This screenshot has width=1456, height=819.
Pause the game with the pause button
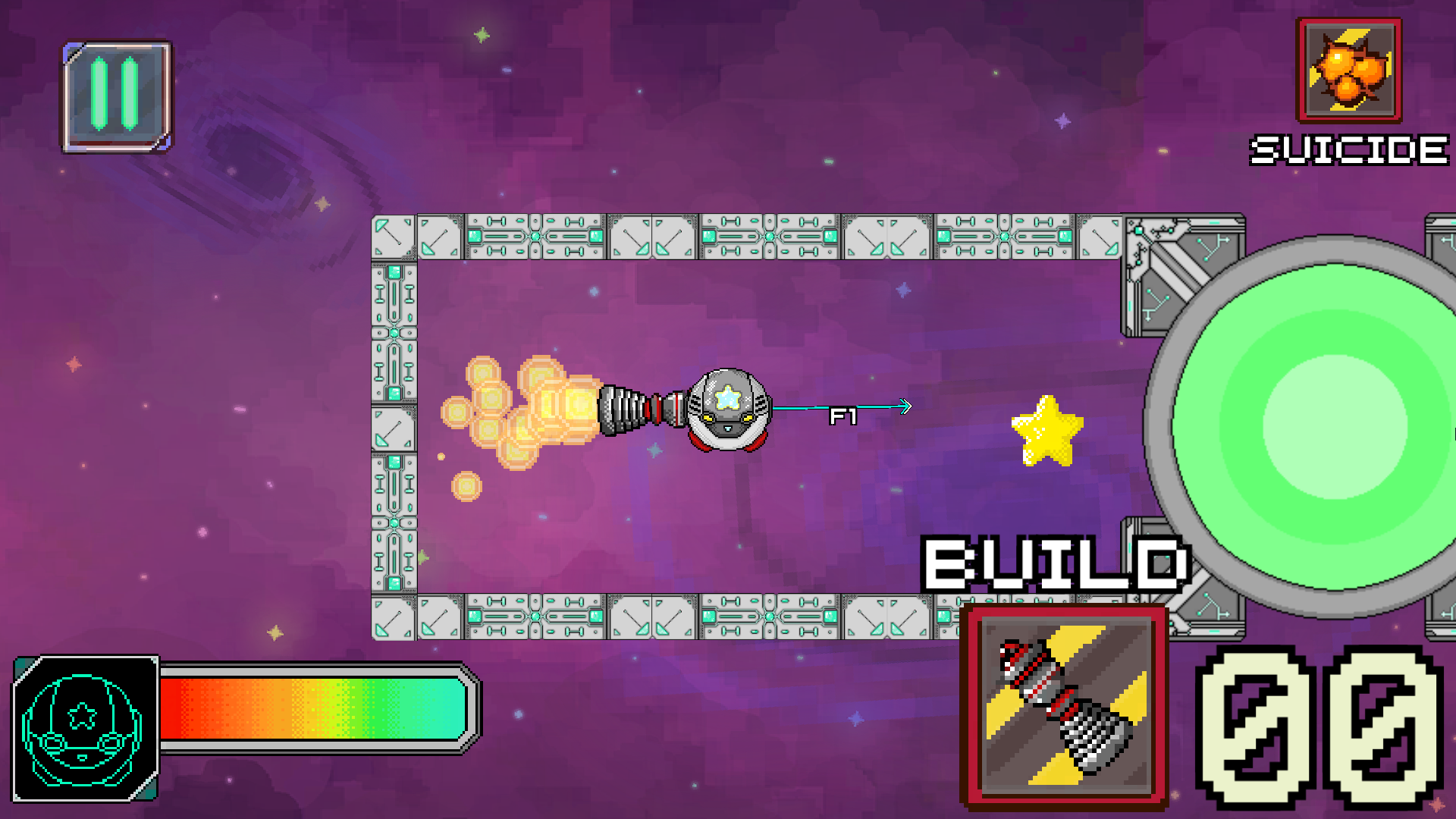tap(117, 96)
